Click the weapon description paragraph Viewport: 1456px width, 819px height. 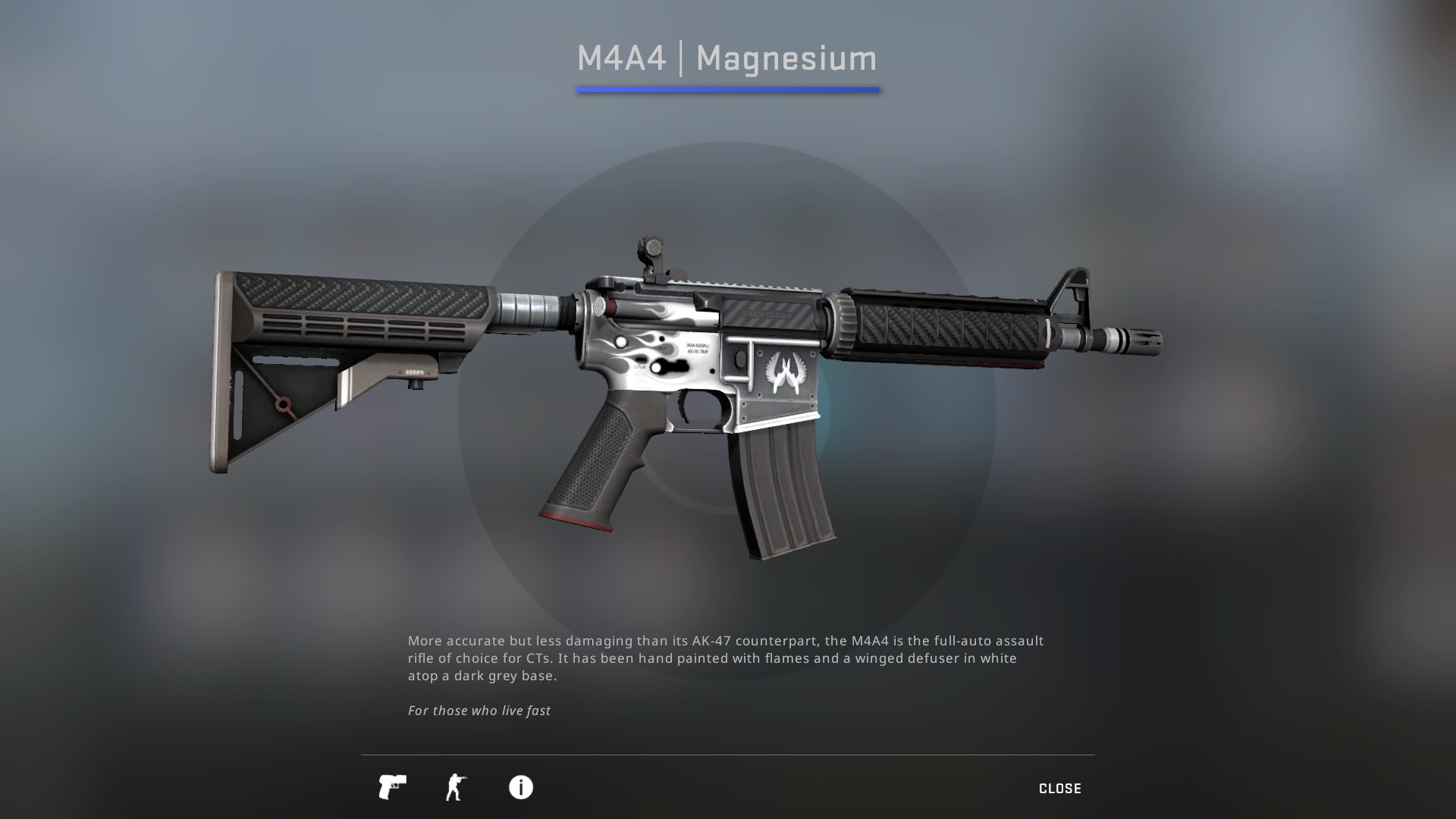[x=725, y=658]
